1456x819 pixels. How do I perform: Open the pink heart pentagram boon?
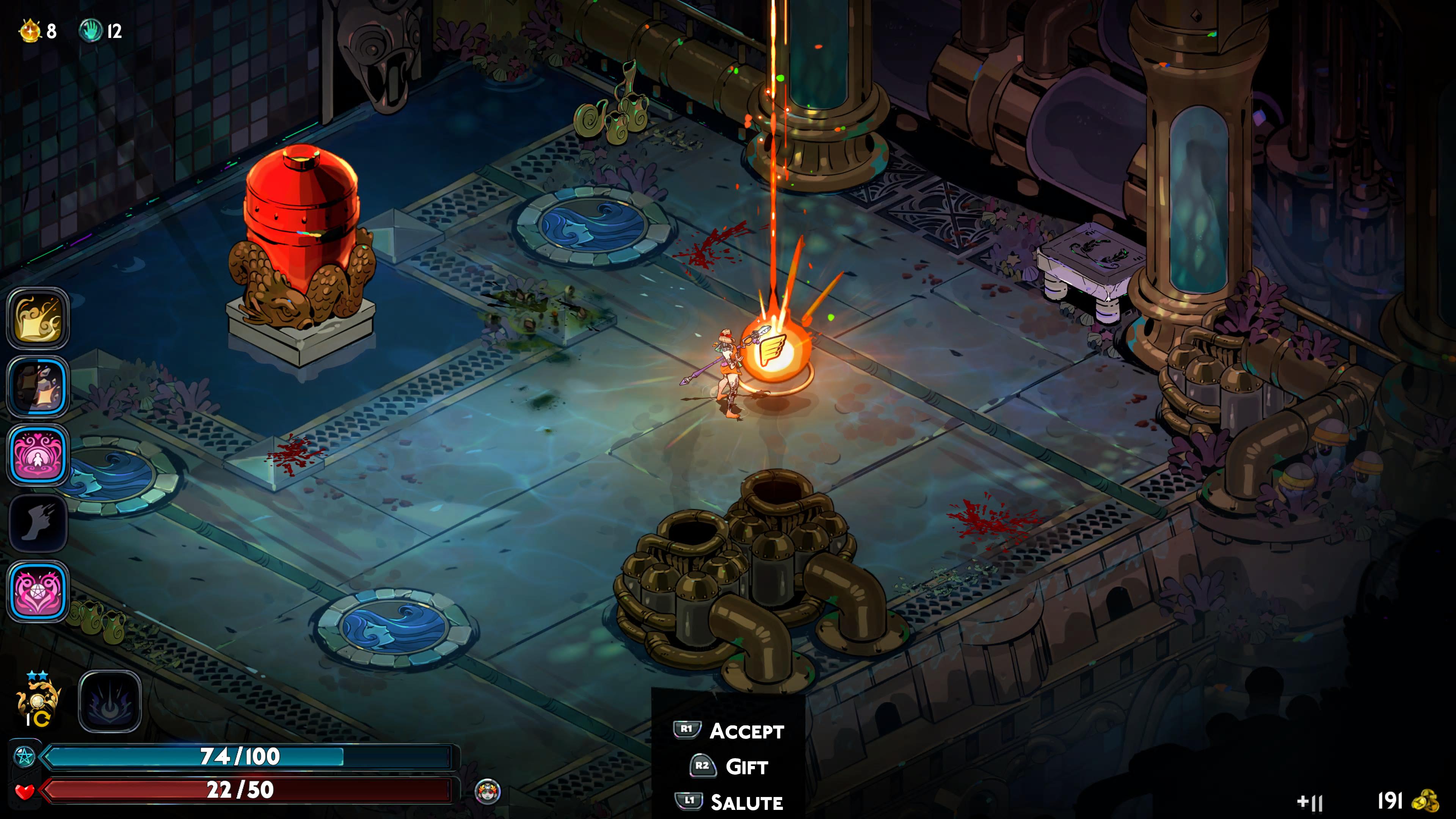pos(38,591)
